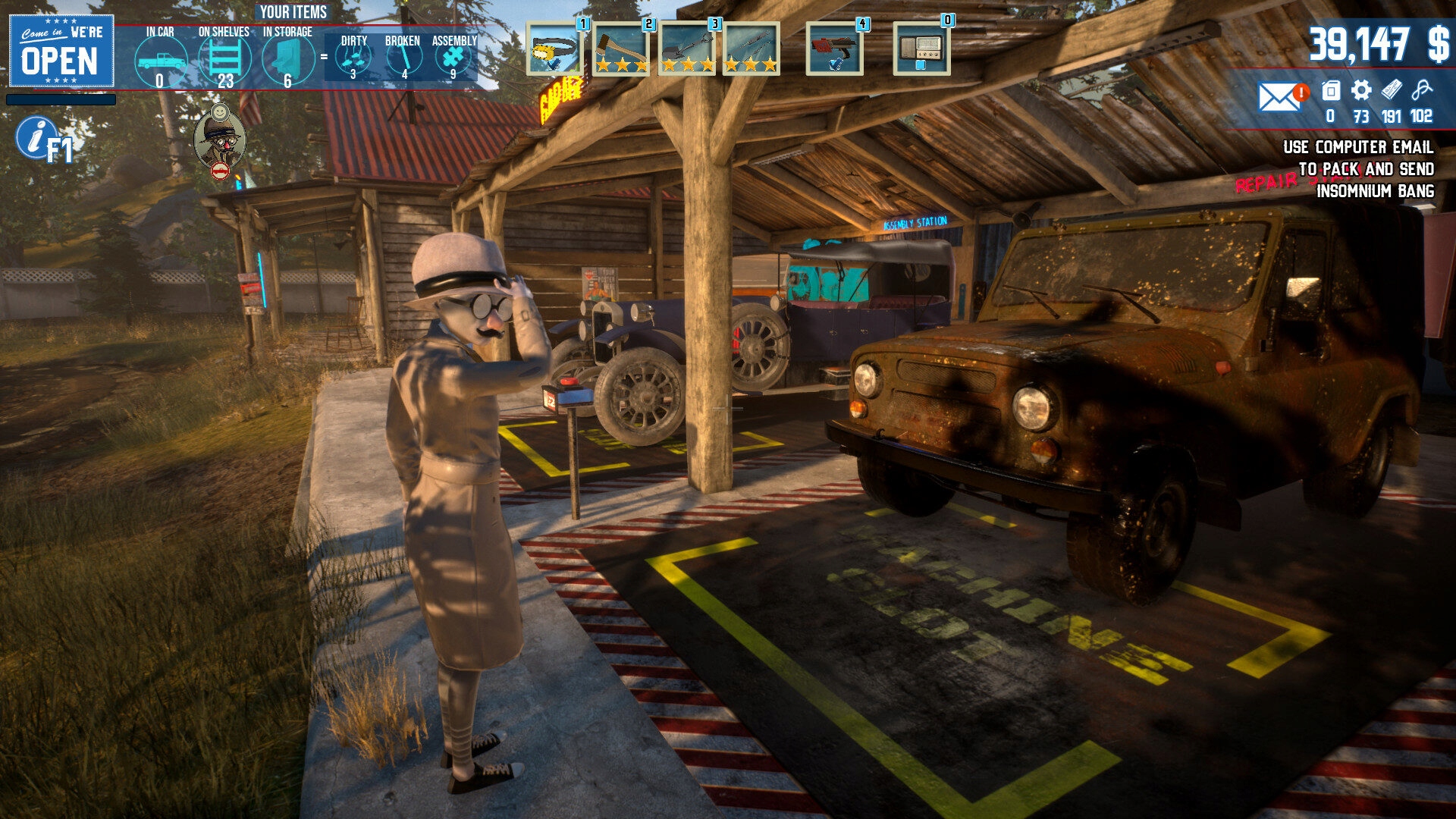
Task: Click the In Car pickup truck icon
Action: tap(160, 61)
